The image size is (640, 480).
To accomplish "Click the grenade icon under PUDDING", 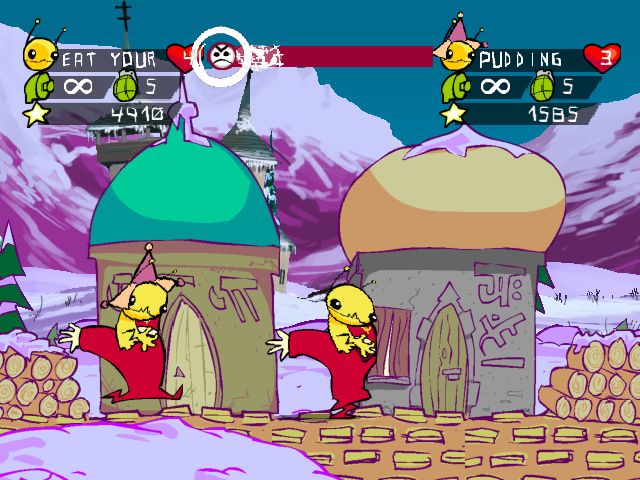I will pos(543,84).
